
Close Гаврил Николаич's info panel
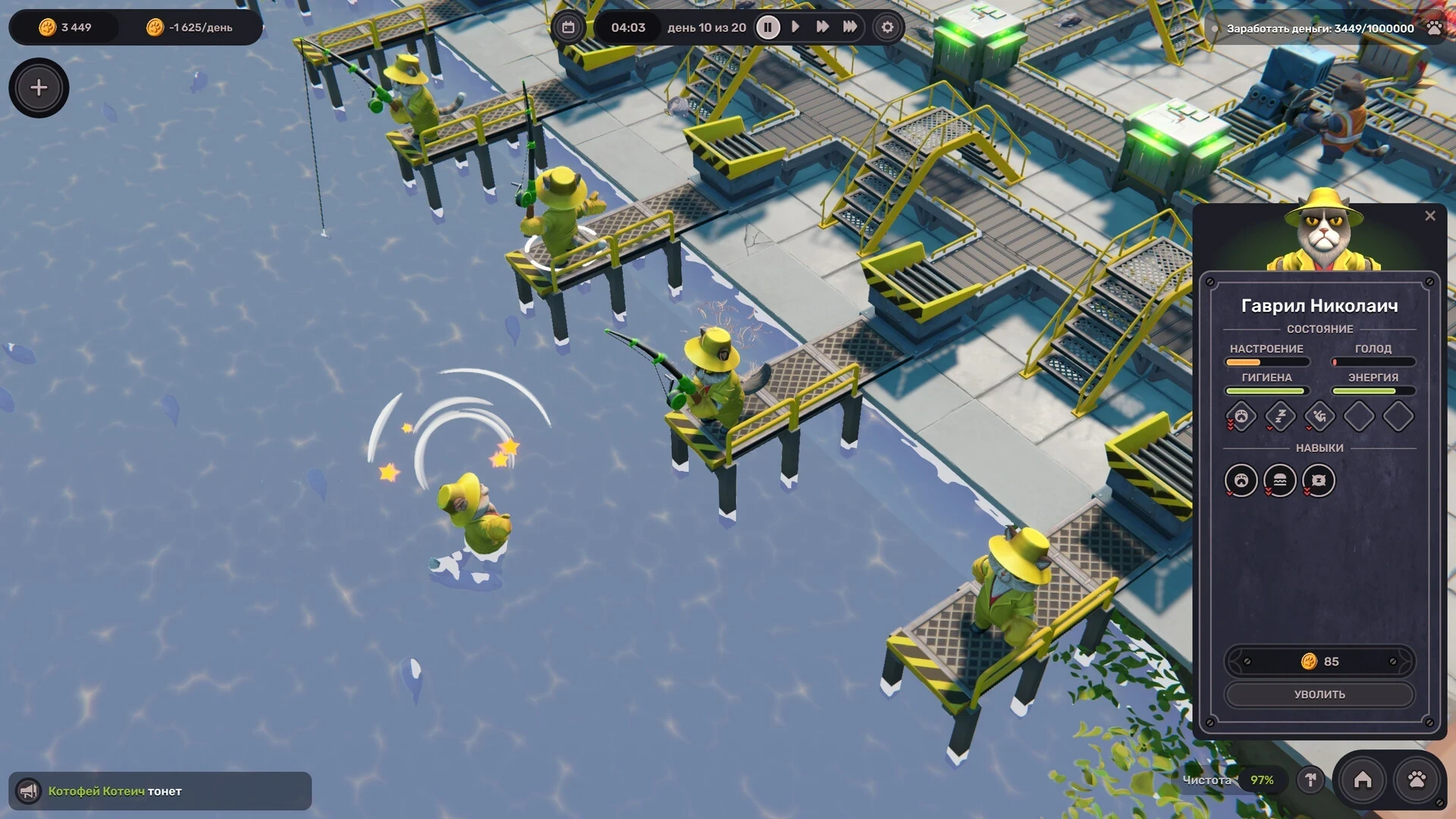click(x=1430, y=216)
